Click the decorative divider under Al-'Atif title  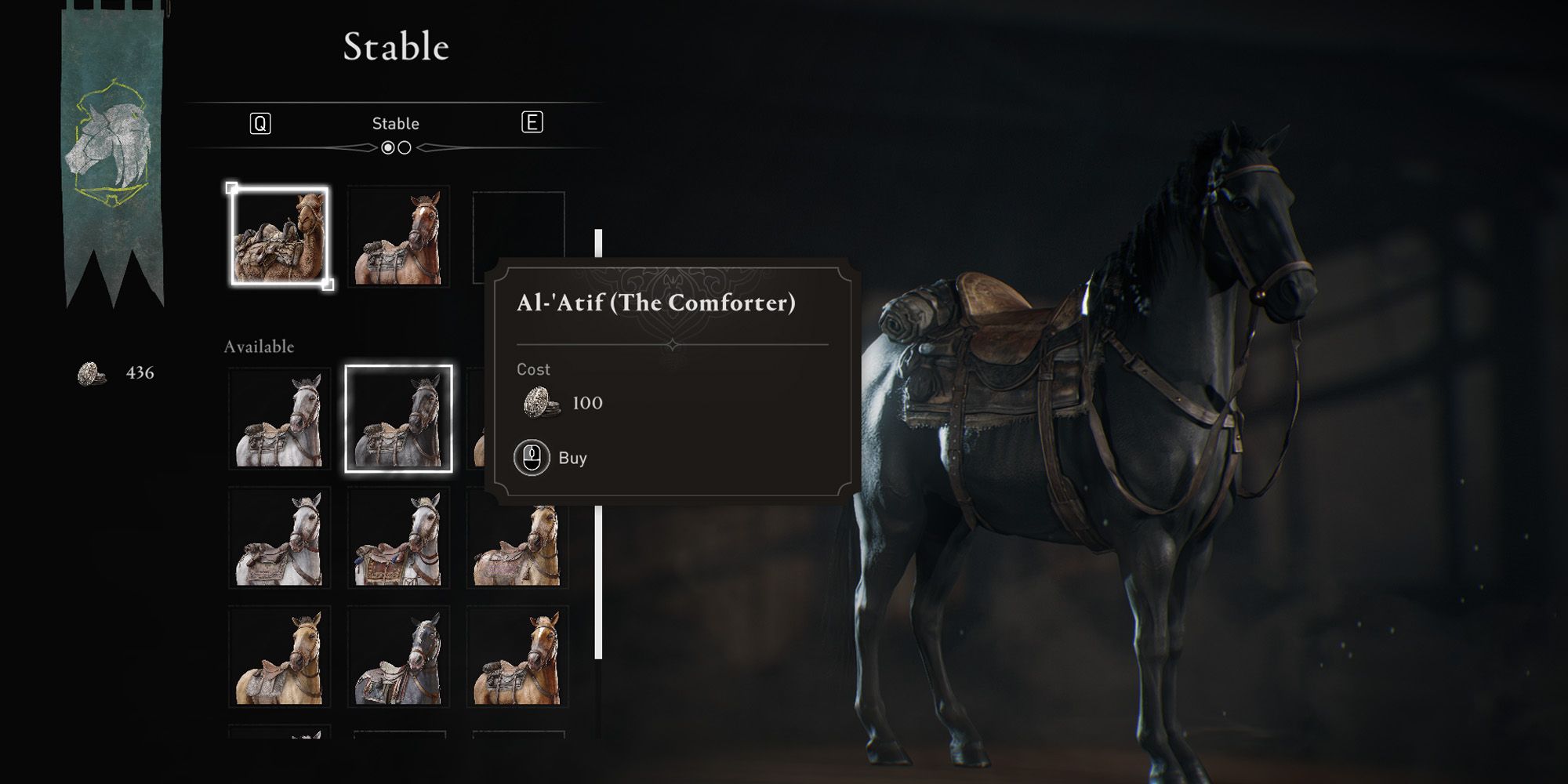[673, 343]
